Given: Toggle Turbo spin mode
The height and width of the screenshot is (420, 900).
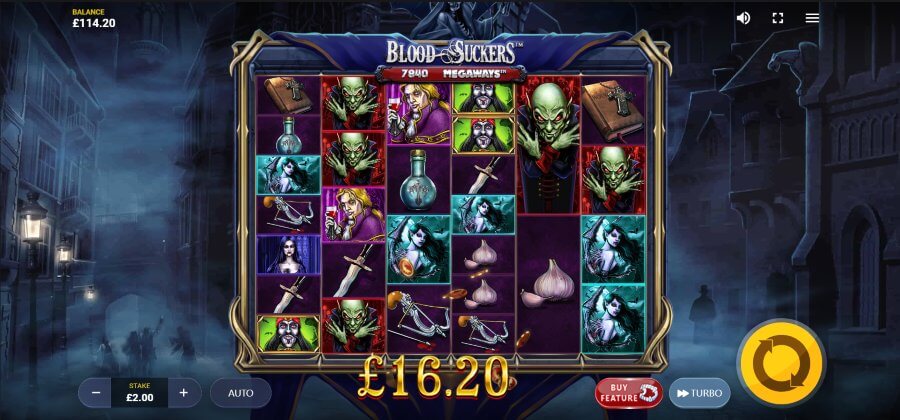Looking at the screenshot, I should pyautogui.click(x=699, y=393).
